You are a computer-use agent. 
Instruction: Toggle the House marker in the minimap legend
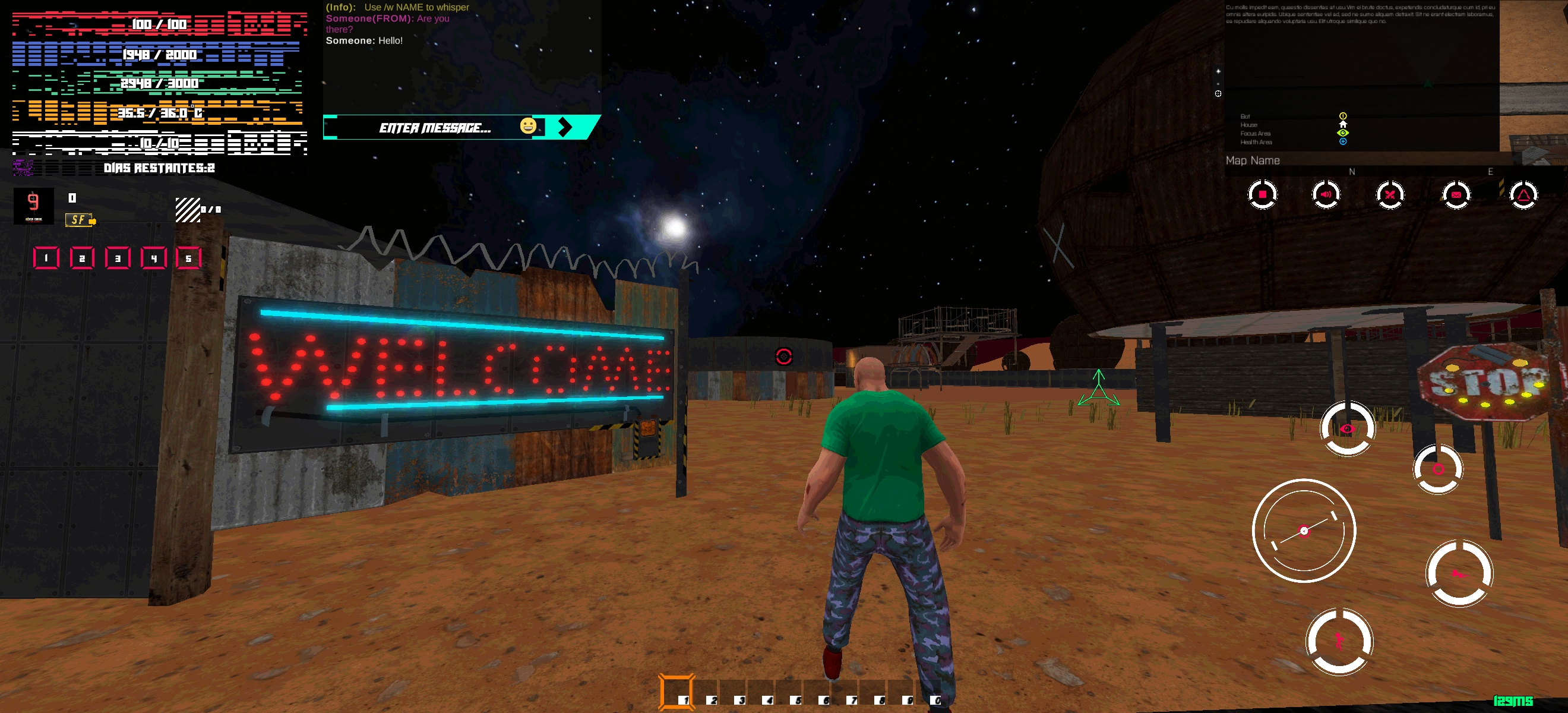point(1343,124)
